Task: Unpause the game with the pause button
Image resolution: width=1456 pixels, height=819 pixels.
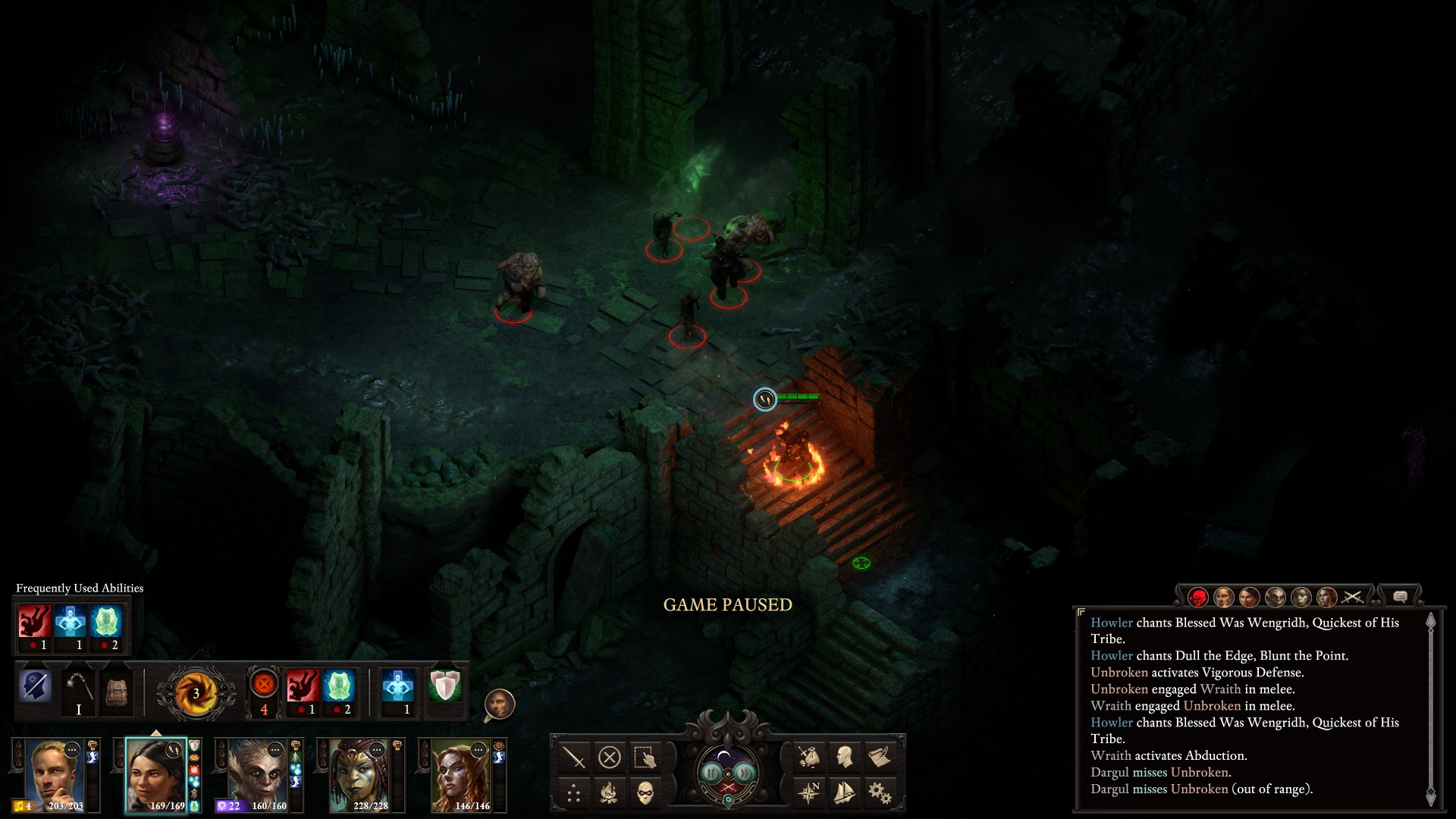Action: 711,772
